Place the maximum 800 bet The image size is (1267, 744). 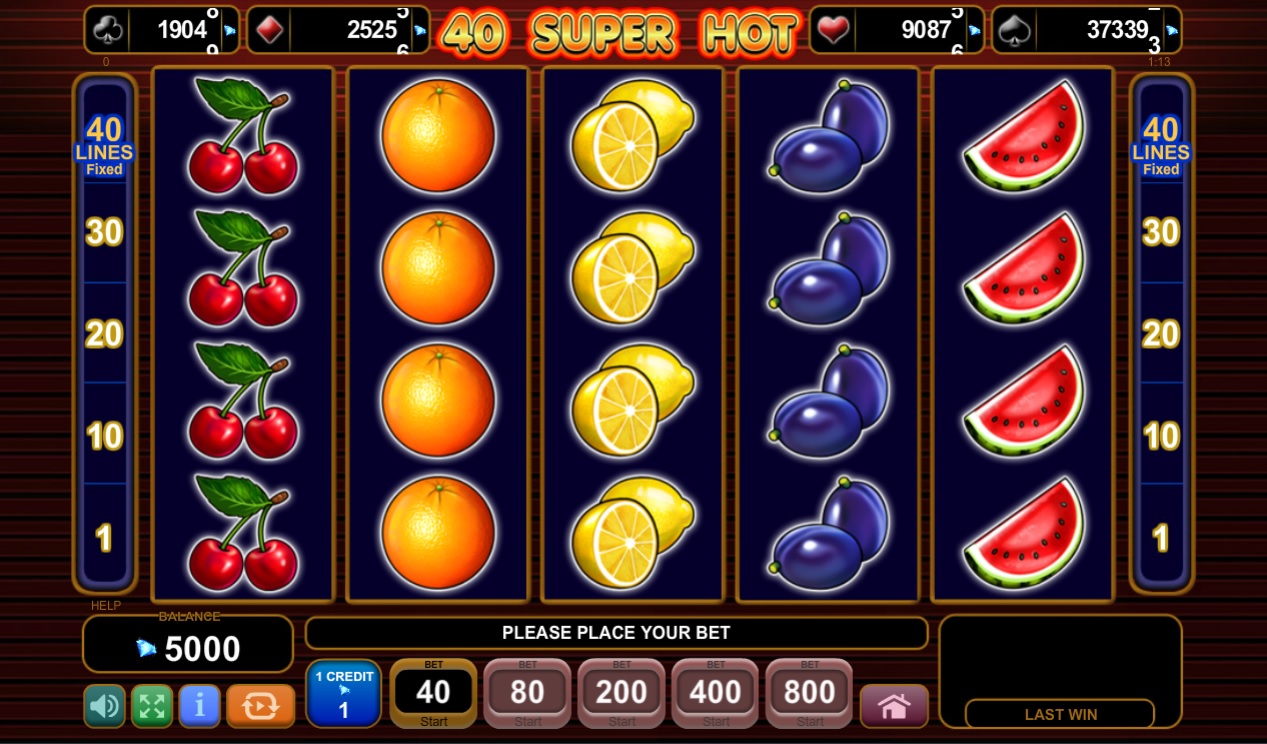click(x=809, y=693)
